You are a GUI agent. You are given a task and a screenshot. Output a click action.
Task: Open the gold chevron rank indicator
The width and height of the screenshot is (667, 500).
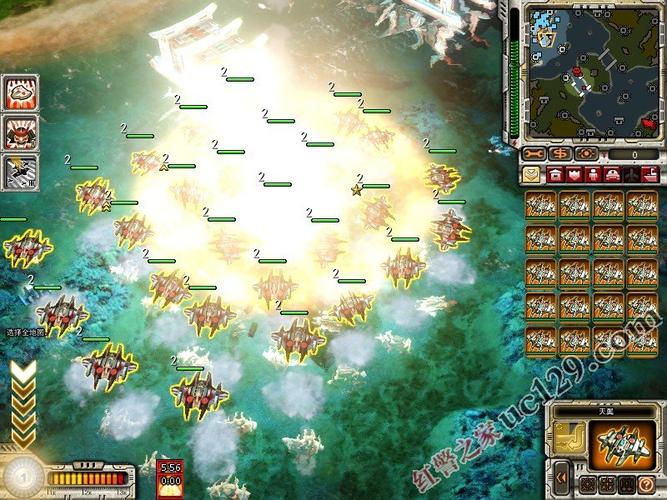point(21,400)
